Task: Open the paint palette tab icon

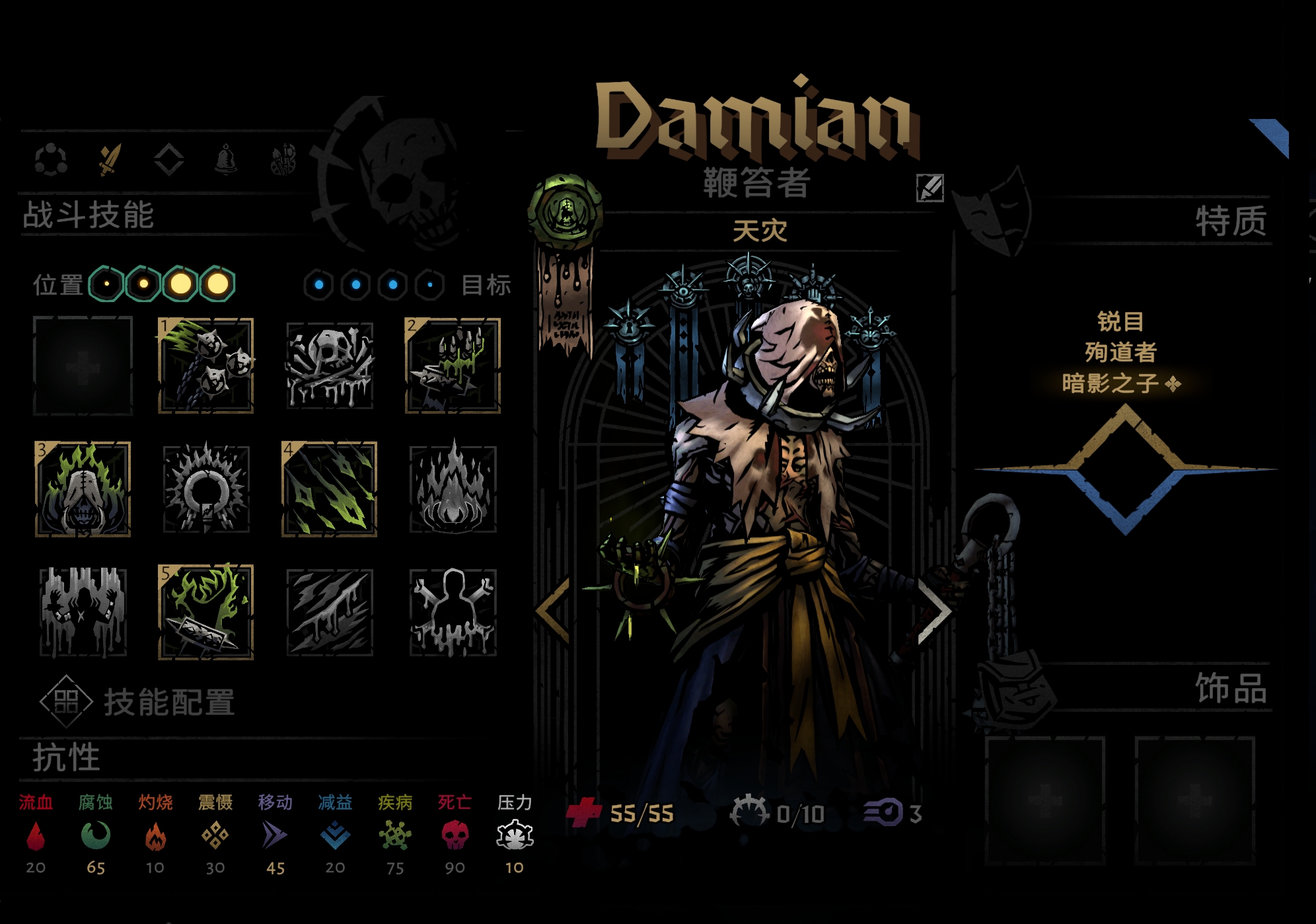Action: (x=283, y=159)
